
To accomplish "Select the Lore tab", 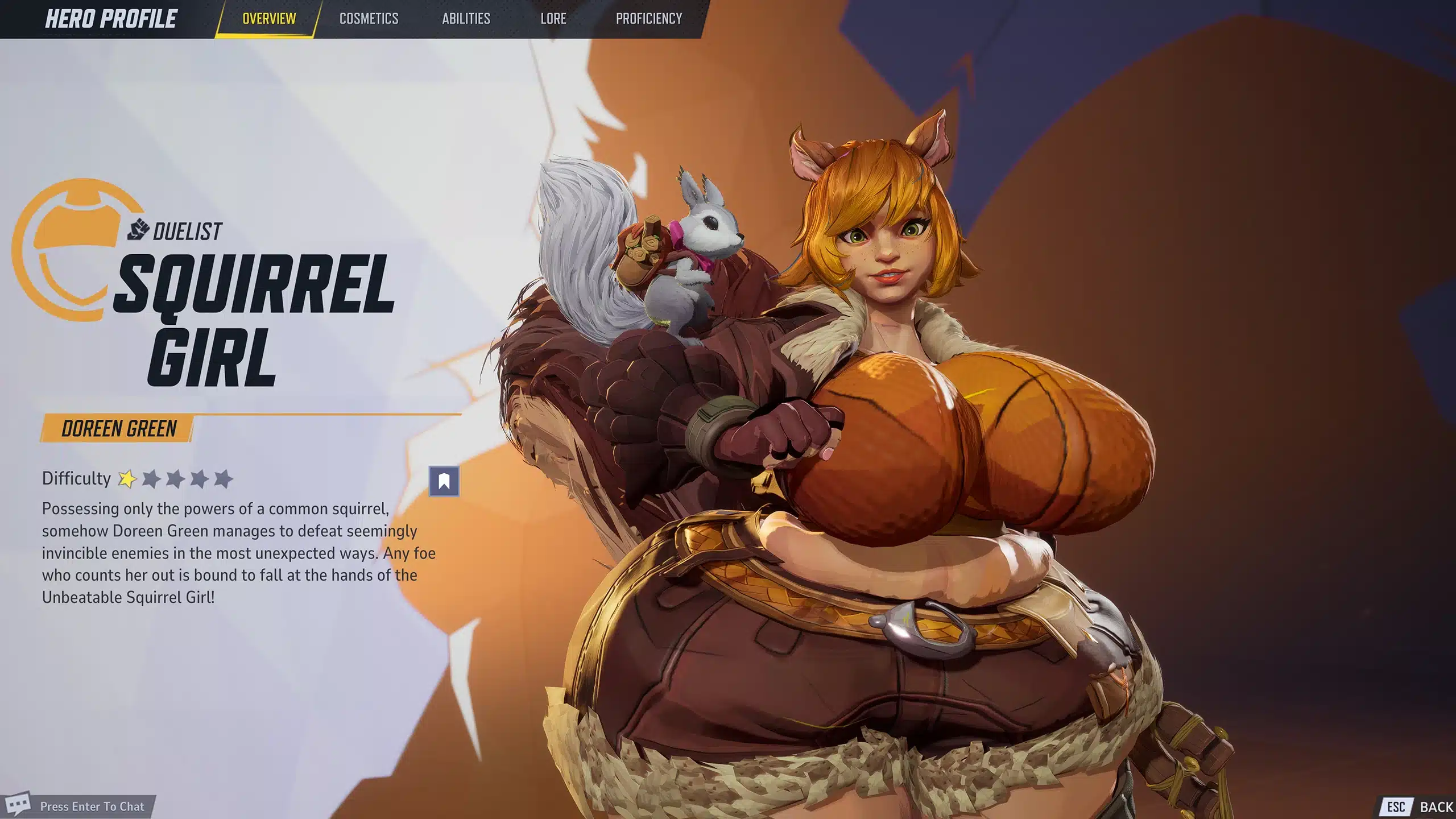I will point(553,19).
